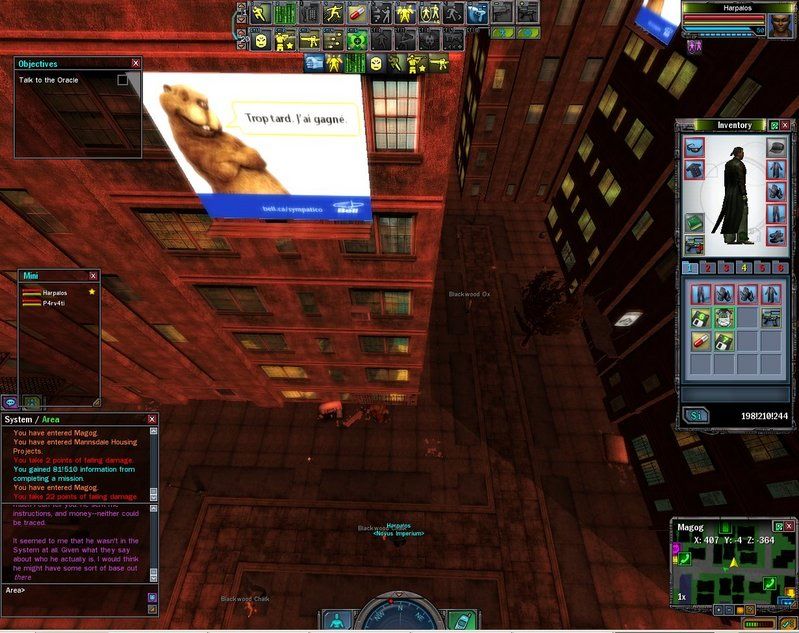Click the sunglasses equipment slot

click(694, 147)
